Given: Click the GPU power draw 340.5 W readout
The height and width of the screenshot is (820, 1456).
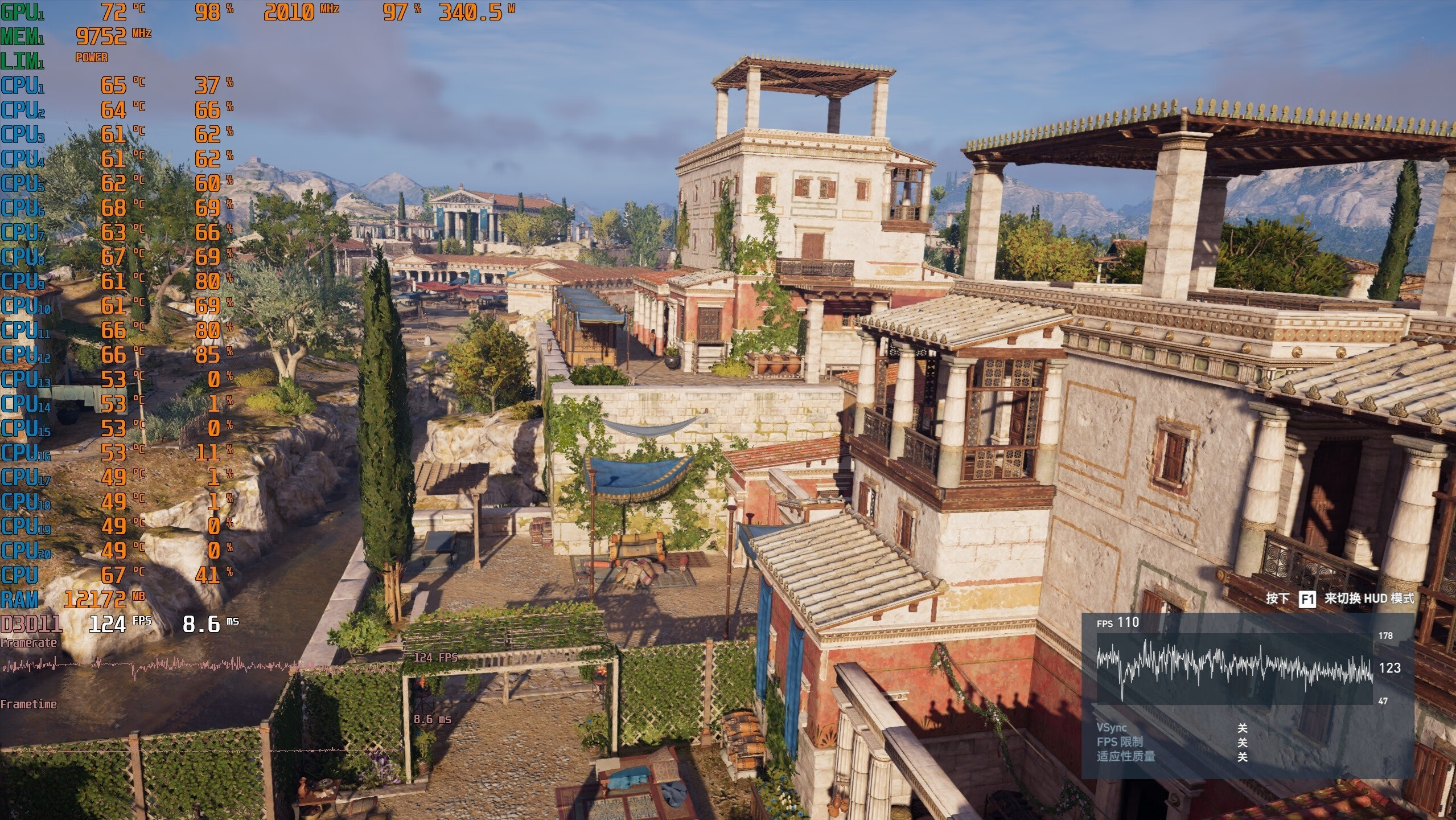Looking at the screenshot, I should (x=475, y=10).
